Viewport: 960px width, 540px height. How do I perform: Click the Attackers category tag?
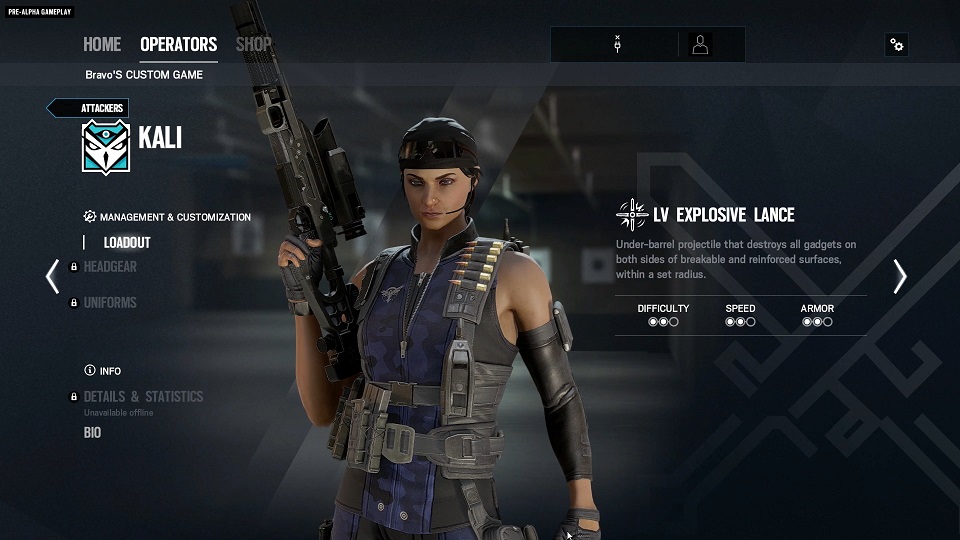tap(90, 108)
